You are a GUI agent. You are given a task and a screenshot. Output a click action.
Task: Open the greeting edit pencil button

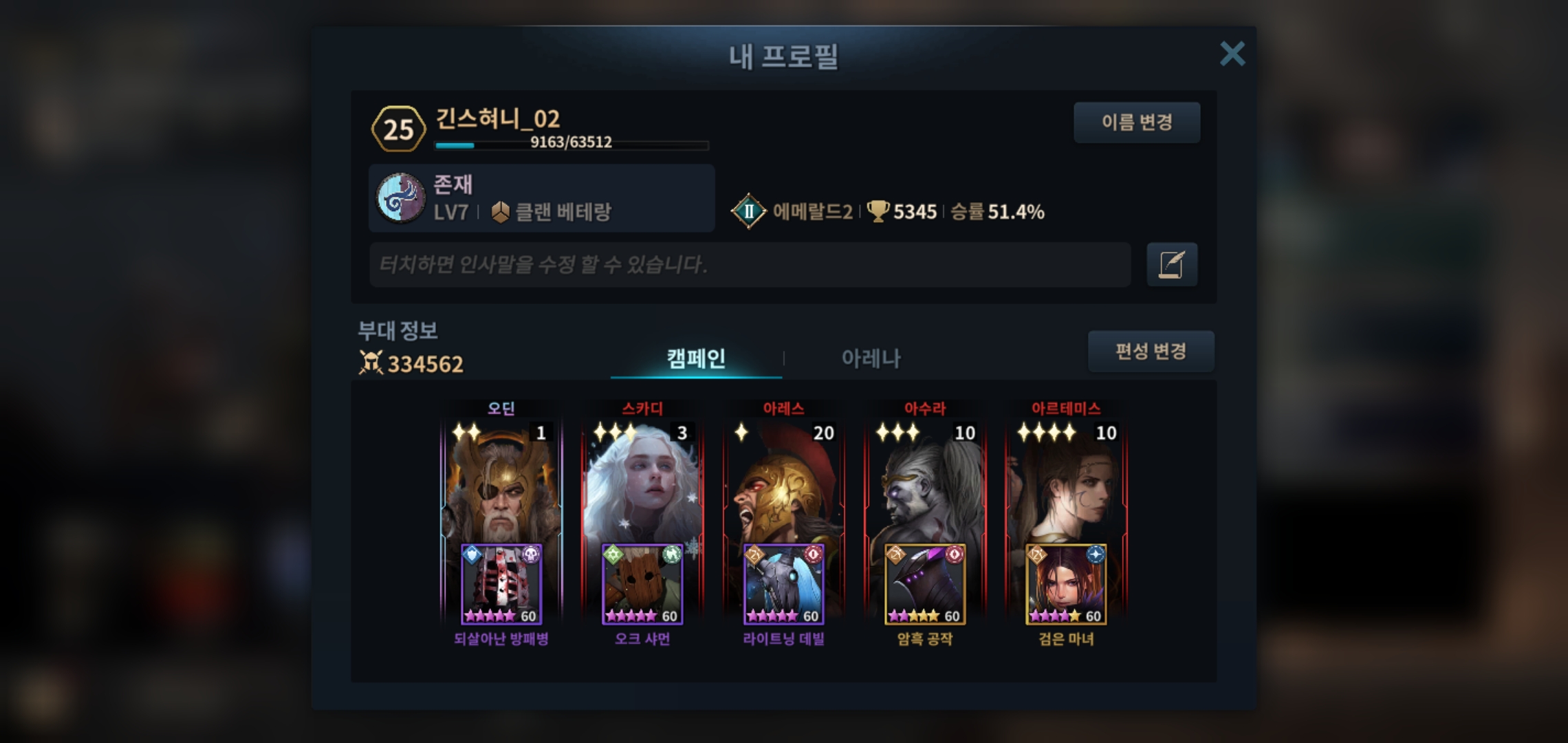[1172, 264]
